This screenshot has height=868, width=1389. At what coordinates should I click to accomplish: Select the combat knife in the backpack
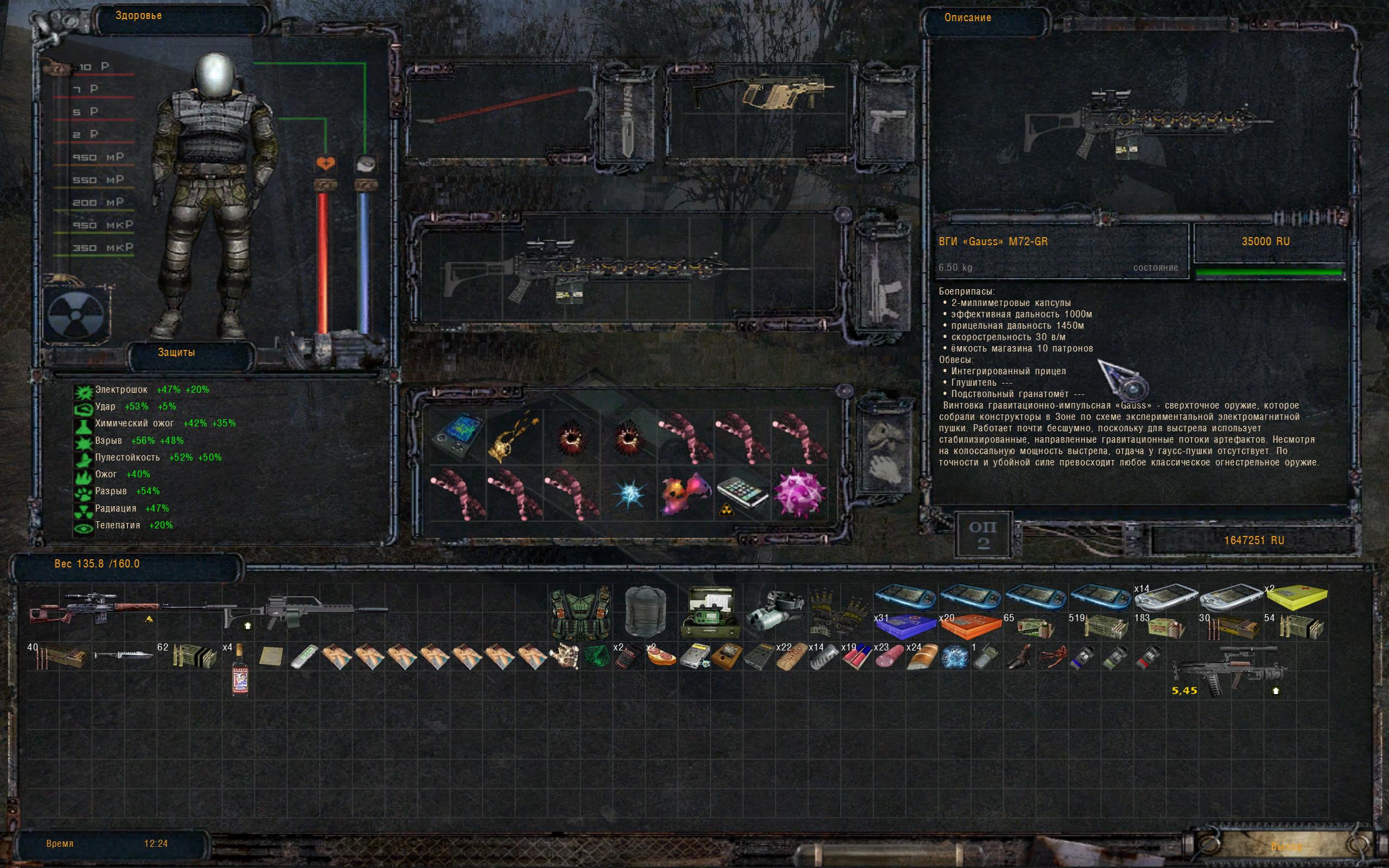click(x=123, y=655)
